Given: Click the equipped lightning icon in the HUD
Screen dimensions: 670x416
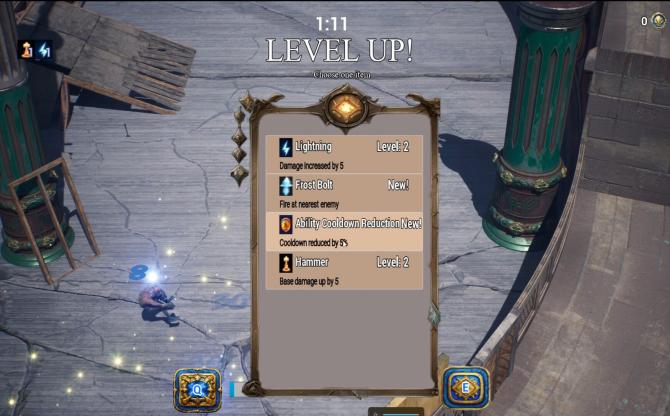Looking at the screenshot, I should [x=44, y=49].
